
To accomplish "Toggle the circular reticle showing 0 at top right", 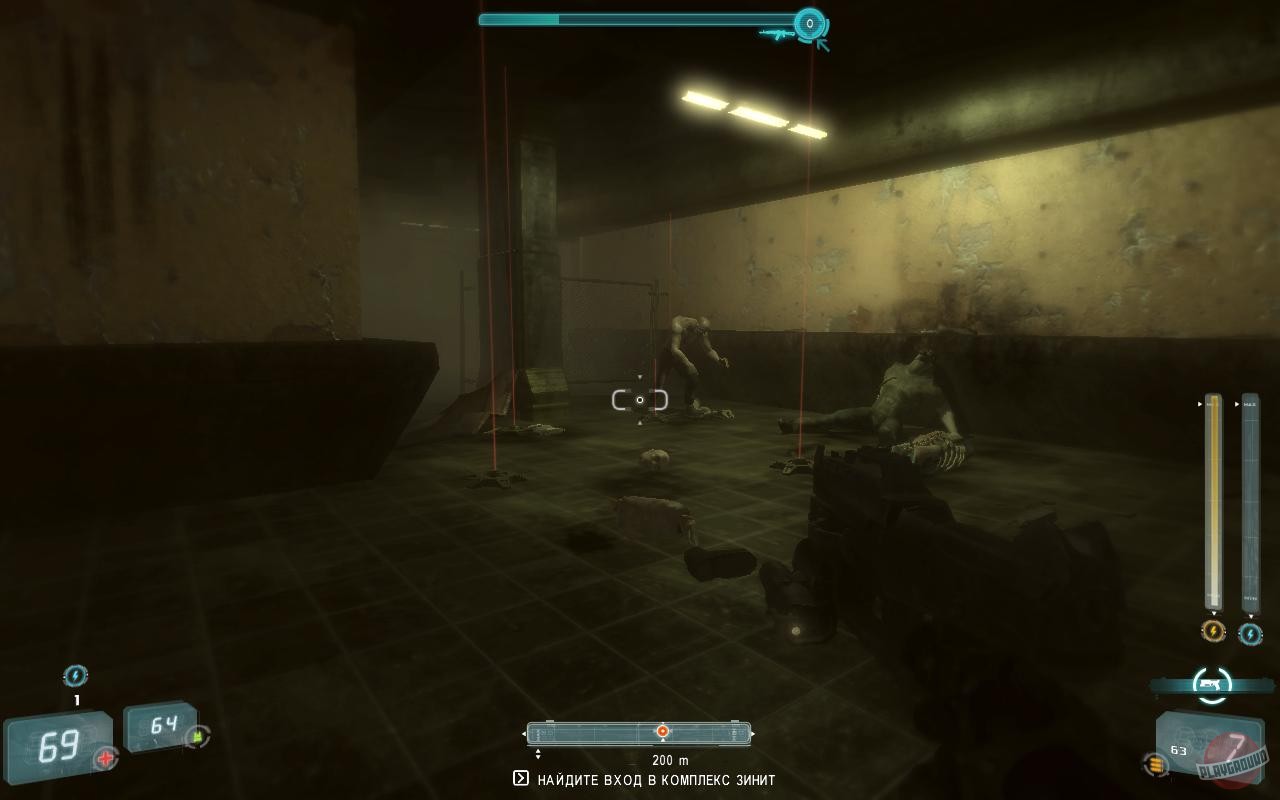I will (810, 21).
